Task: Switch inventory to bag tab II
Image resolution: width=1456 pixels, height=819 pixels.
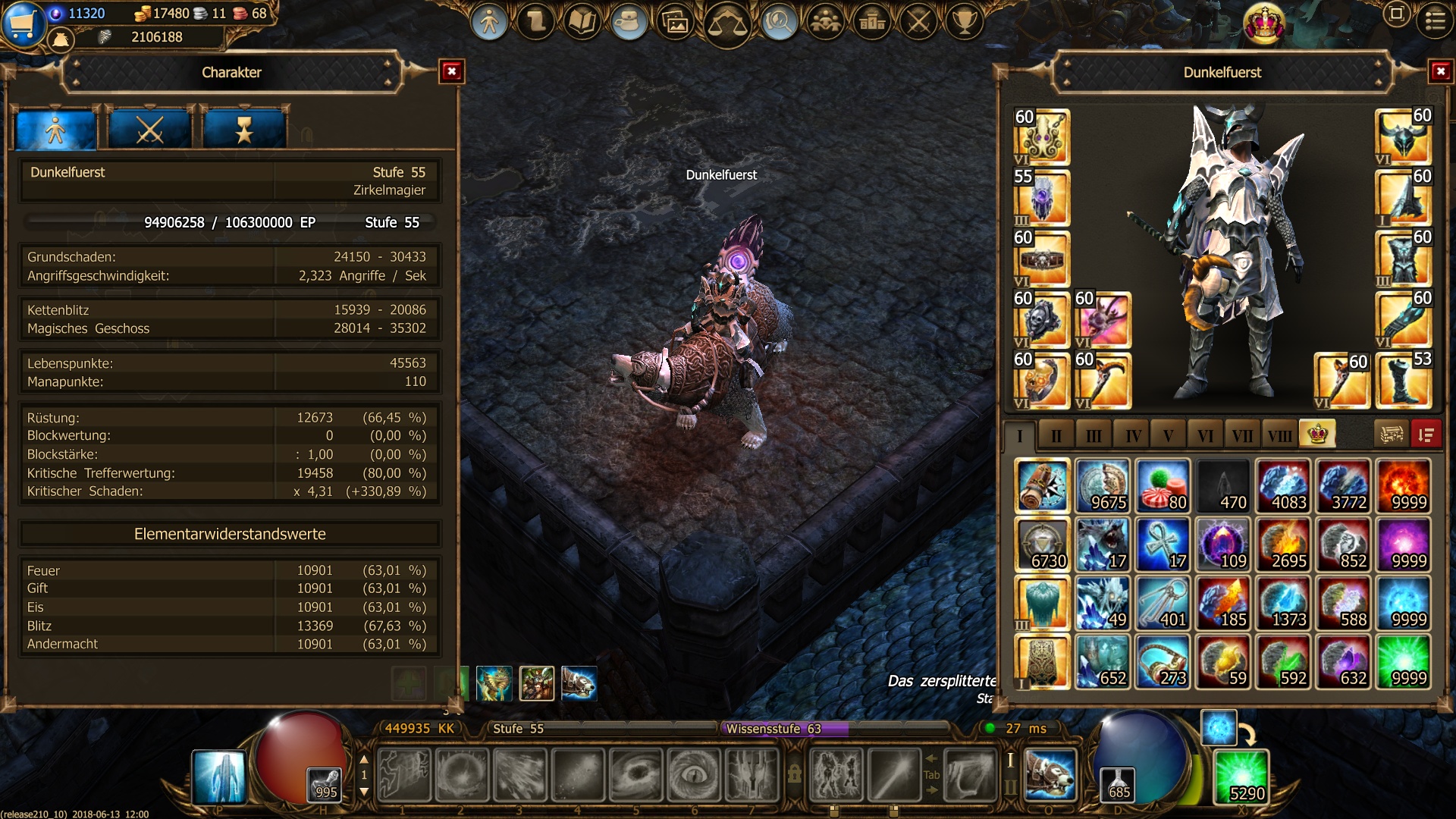Action: [1056, 436]
